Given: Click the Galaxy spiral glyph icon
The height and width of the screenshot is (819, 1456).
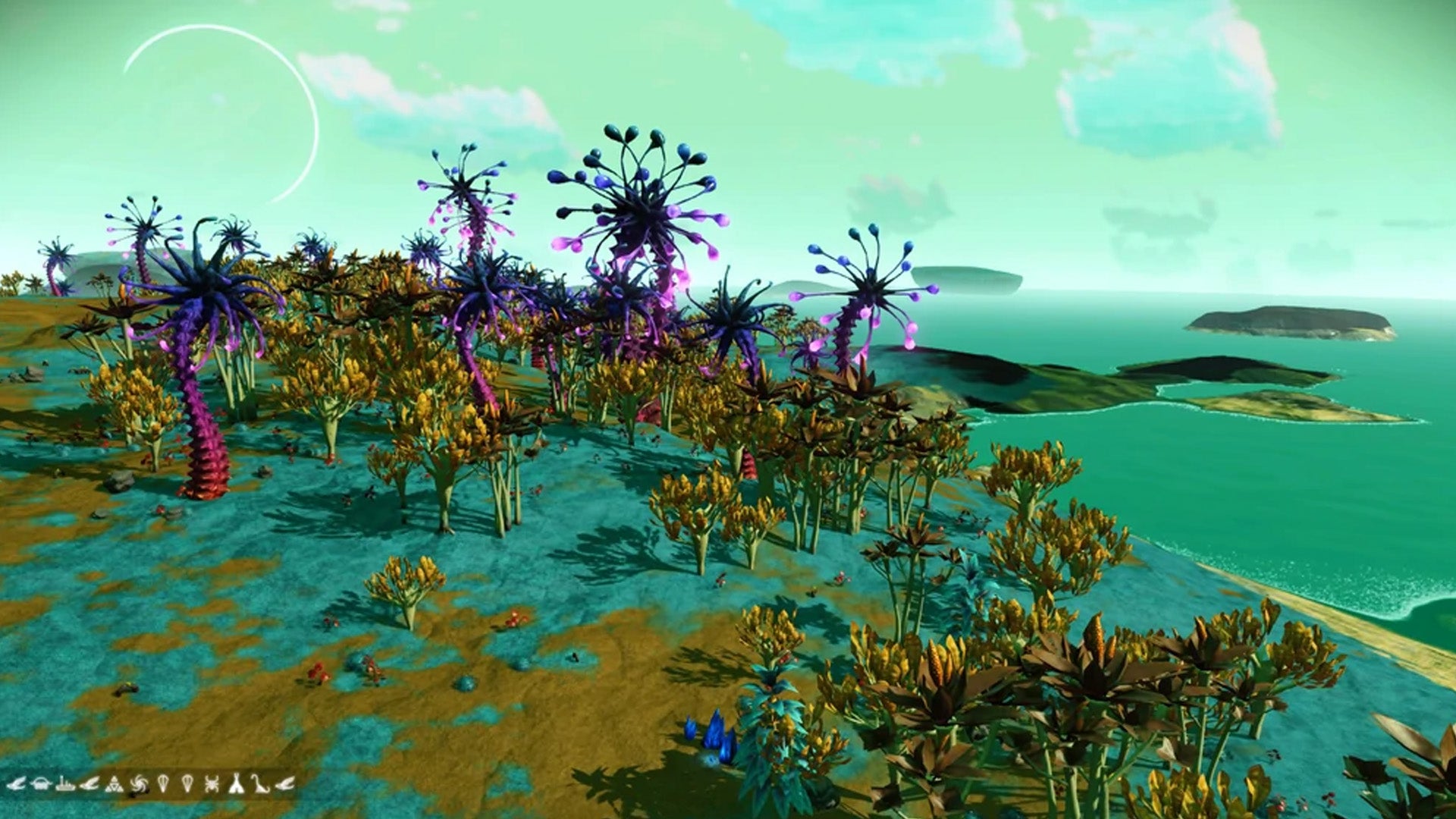Looking at the screenshot, I should click(x=140, y=784).
